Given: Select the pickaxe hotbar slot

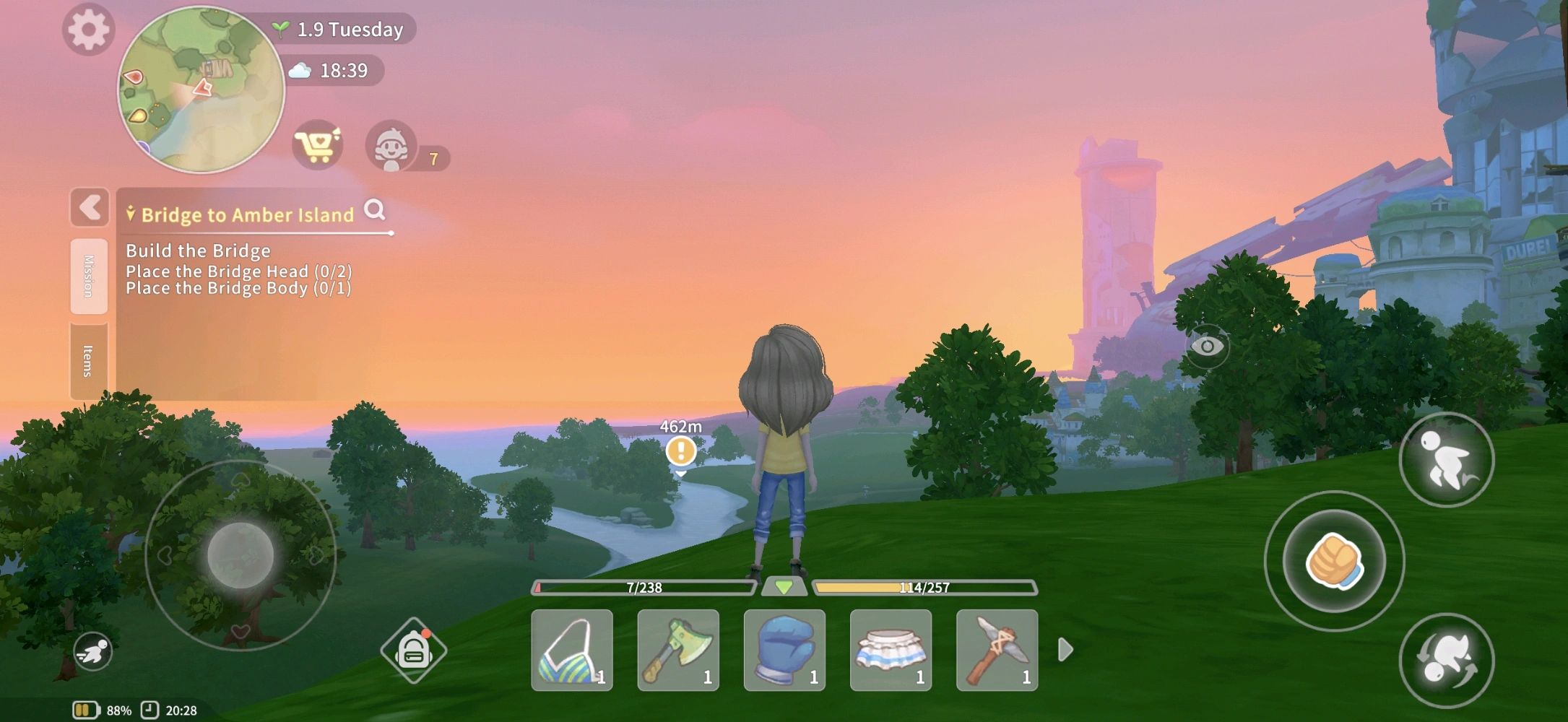Looking at the screenshot, I should tap(997, 650).
